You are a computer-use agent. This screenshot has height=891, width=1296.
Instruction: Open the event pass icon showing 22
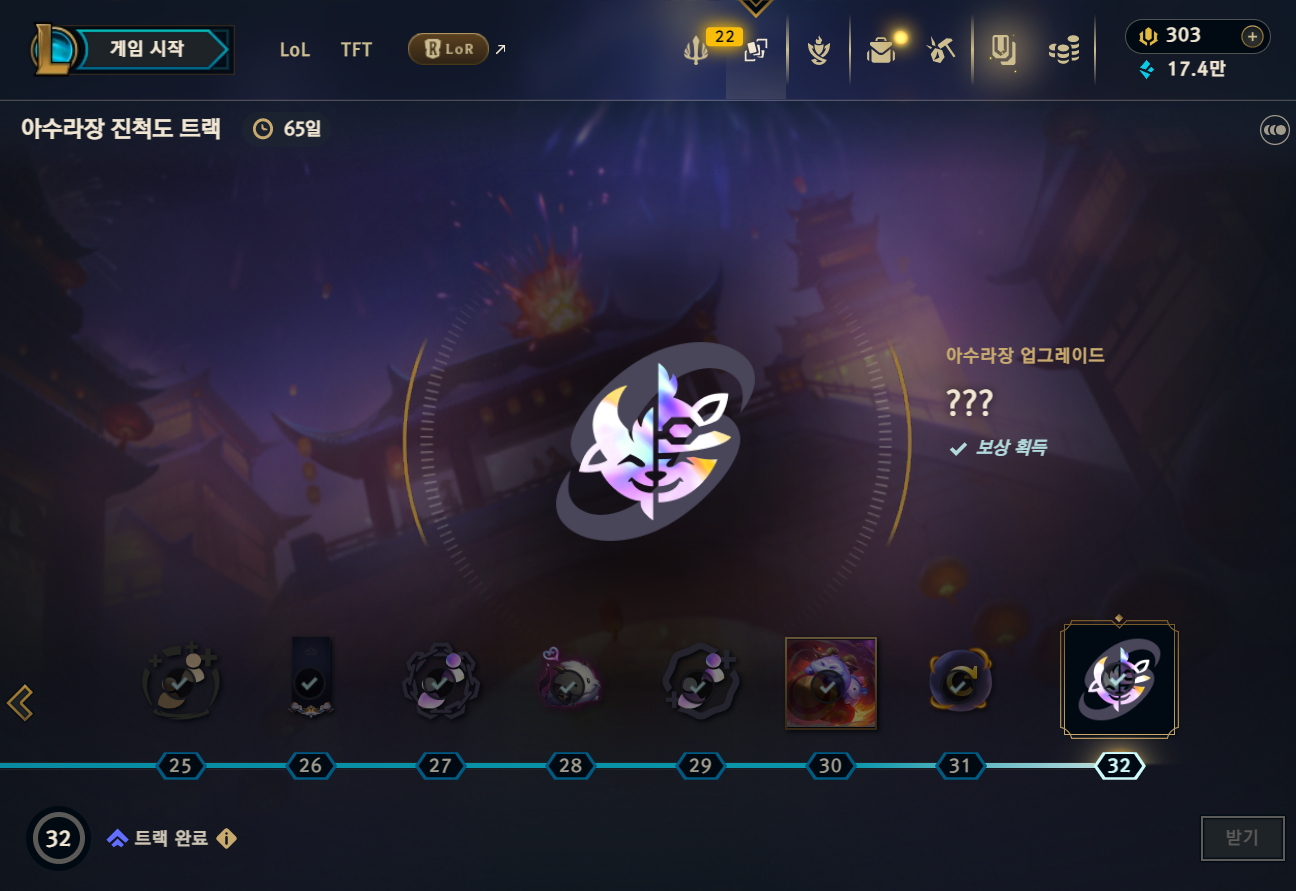click(695, 50)
